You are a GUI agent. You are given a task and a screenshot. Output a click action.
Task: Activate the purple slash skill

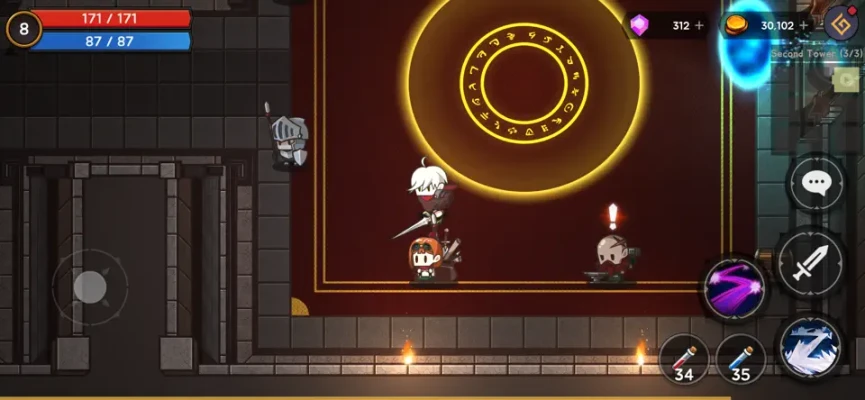tap(735, 288)
